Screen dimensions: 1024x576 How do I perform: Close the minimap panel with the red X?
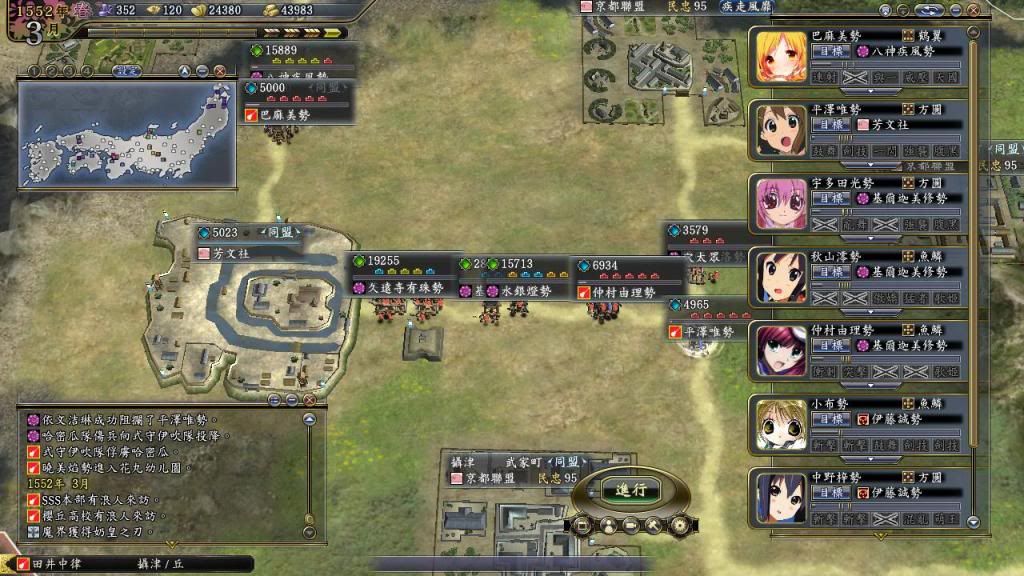pyautogui.click(x=219, y=71)
